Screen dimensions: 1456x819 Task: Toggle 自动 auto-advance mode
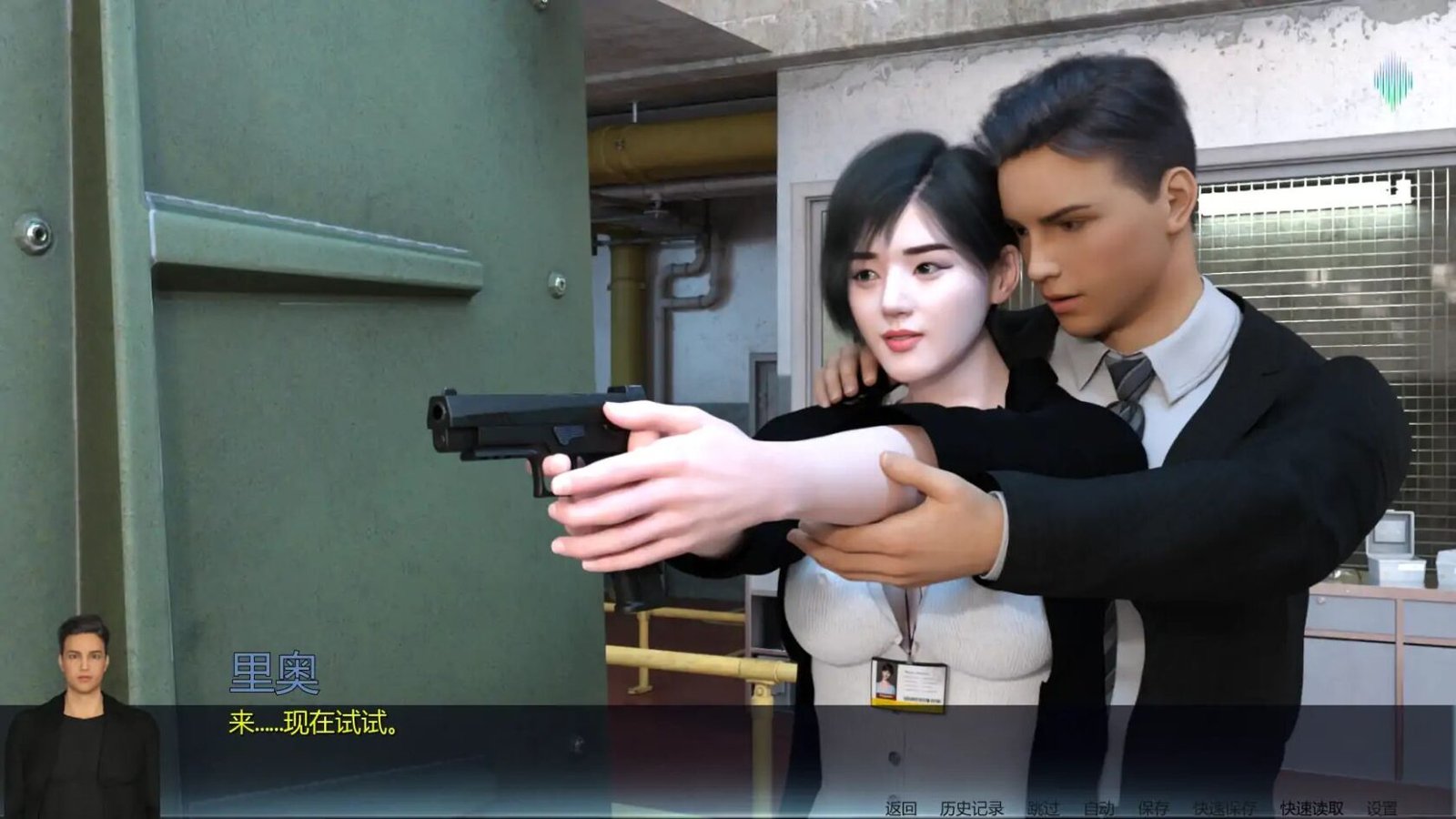tap(1099, 808)
